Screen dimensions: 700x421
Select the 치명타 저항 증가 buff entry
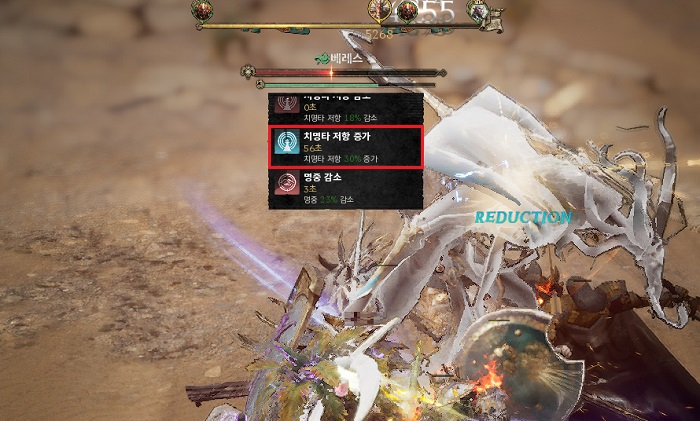click(347, 147)
